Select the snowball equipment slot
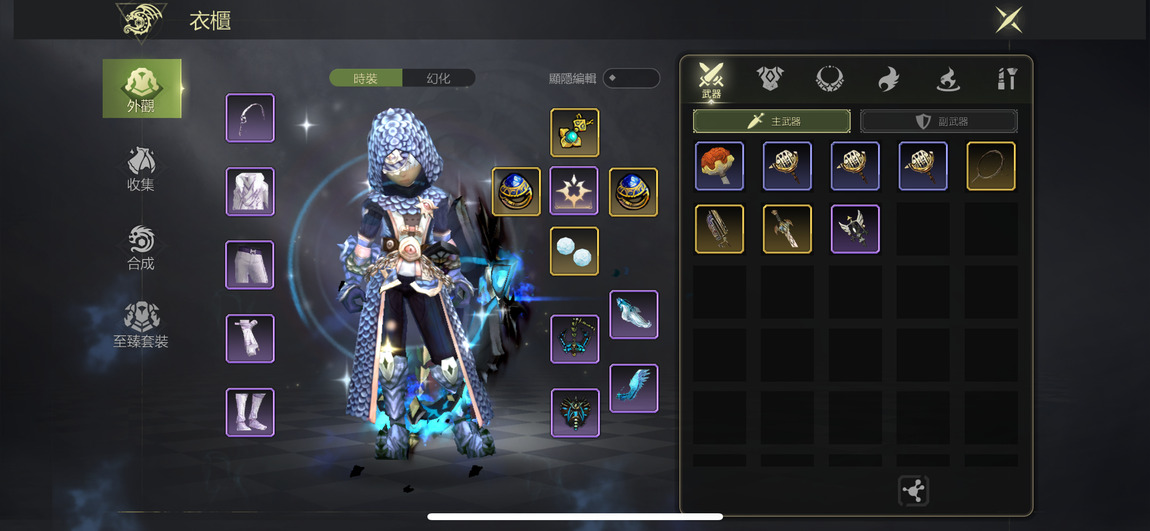Image resolution: width=1150 pixels, height=531 pixels. 574,251
